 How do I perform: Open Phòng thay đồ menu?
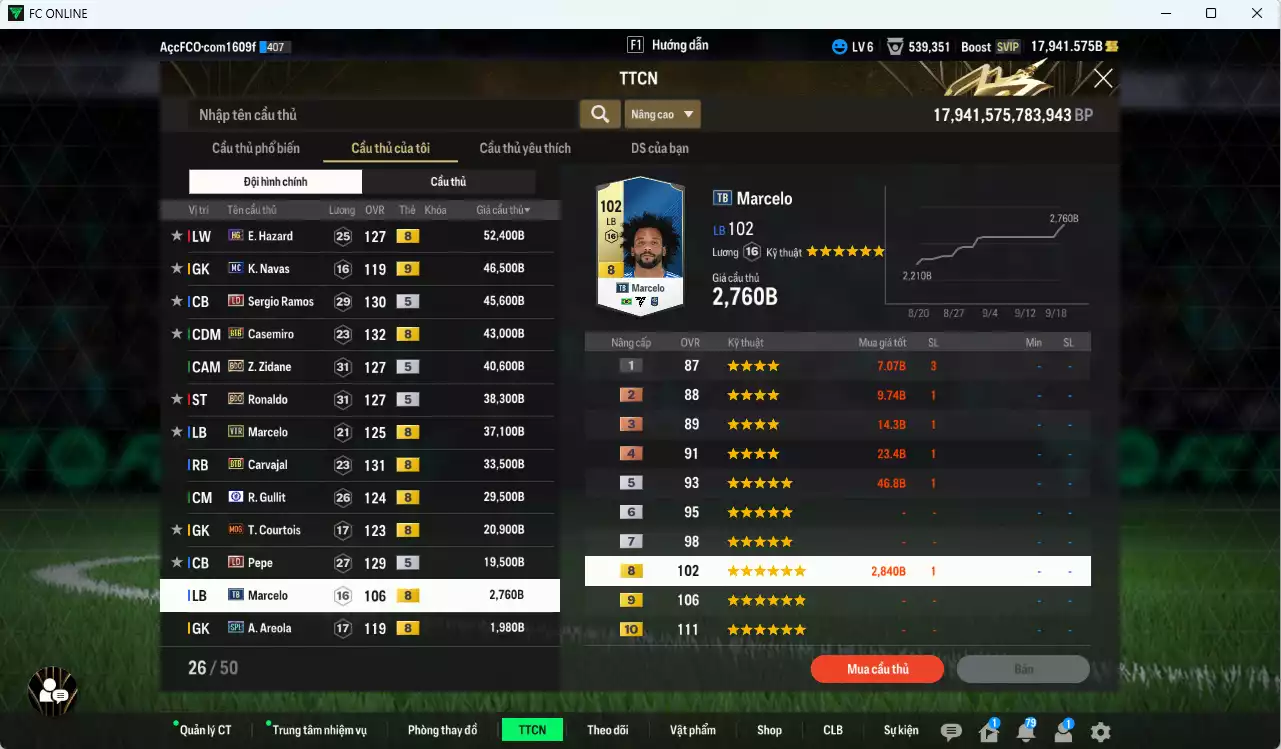coord(442,730)
